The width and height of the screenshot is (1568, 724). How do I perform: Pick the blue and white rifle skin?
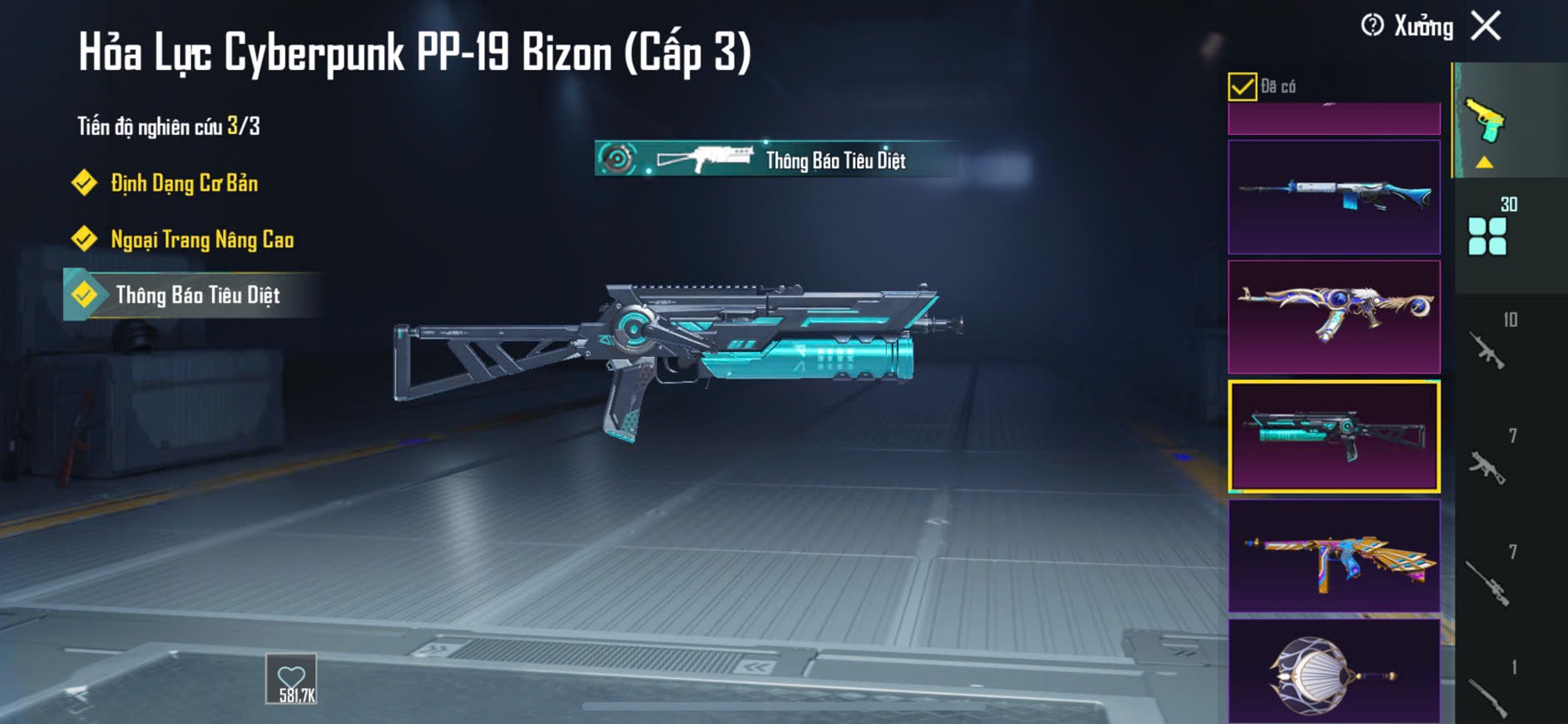tap(1333, 197)
